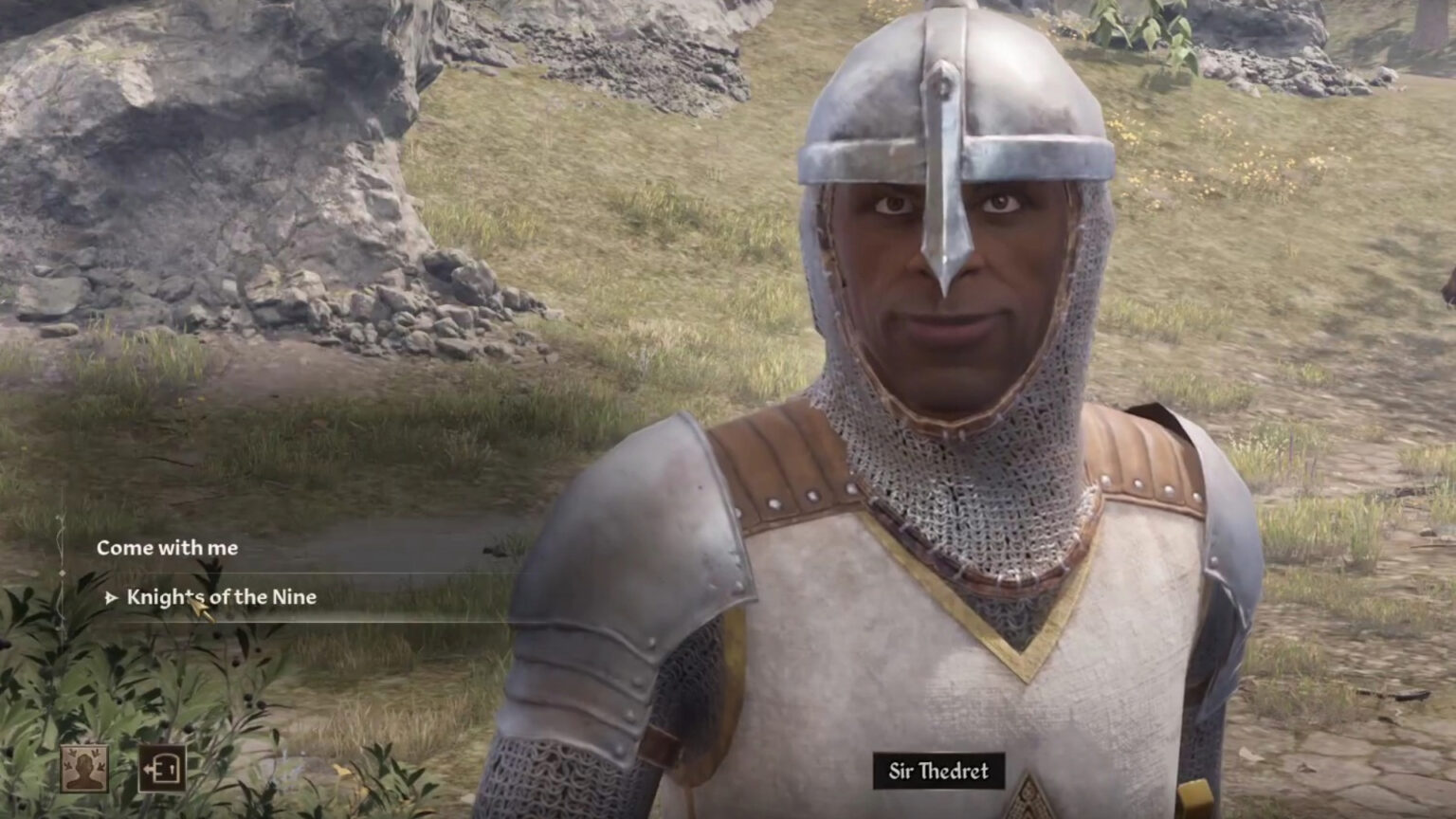Activate the Come with me dialogue choice
Image resolution: width=1456 pixels, height=819 pixels.
pos(167,548)
